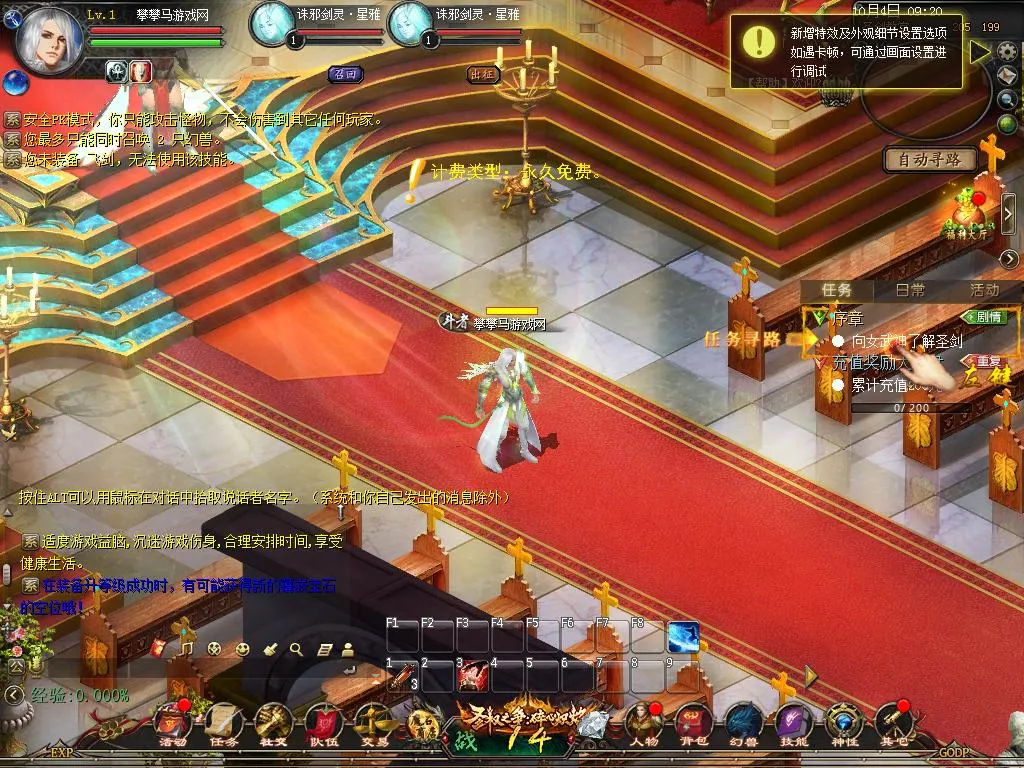
Task: Open the 队伍 team panel
Action: (x=323, y=722)
